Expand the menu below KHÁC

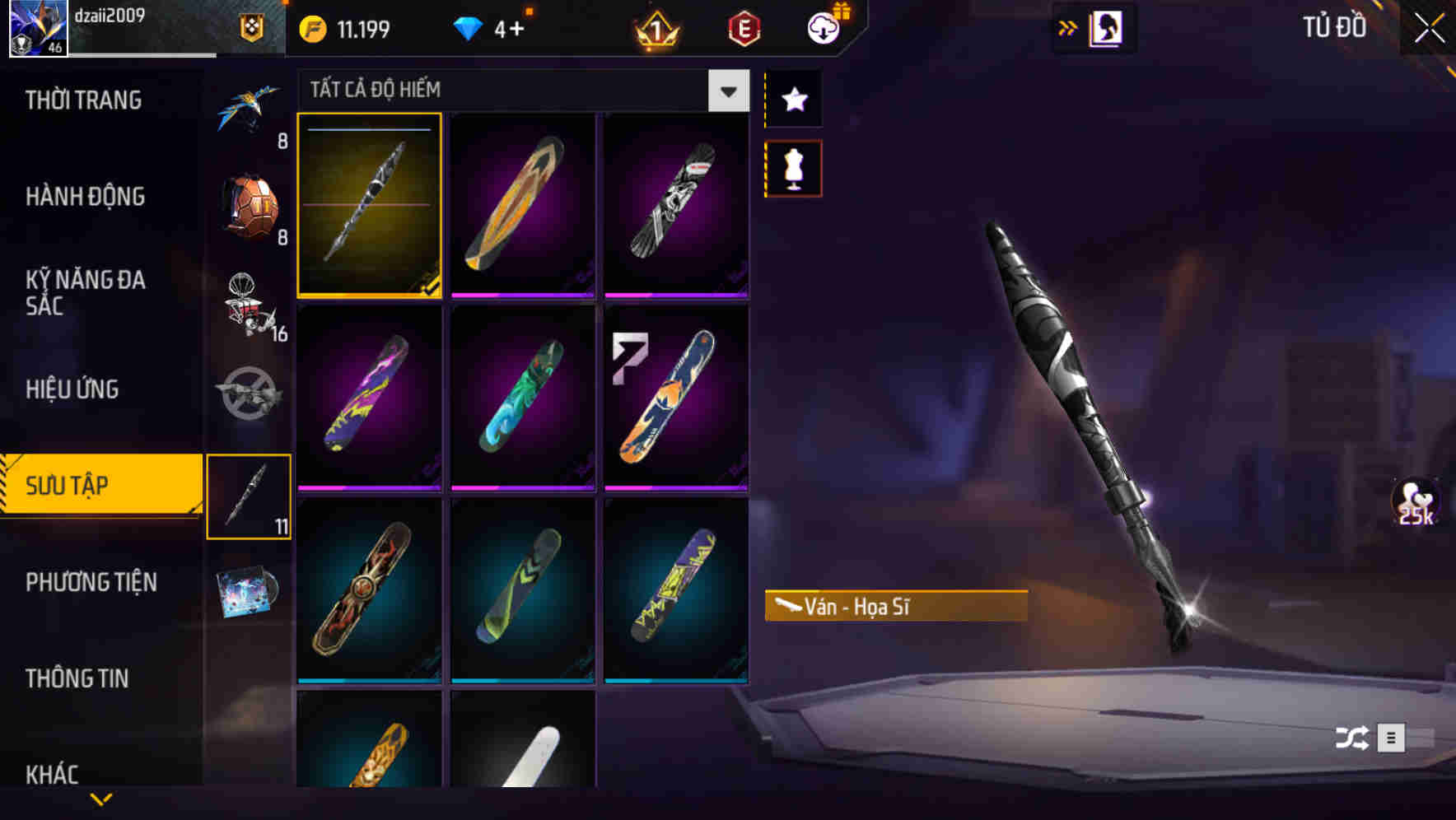click(101, 797)
